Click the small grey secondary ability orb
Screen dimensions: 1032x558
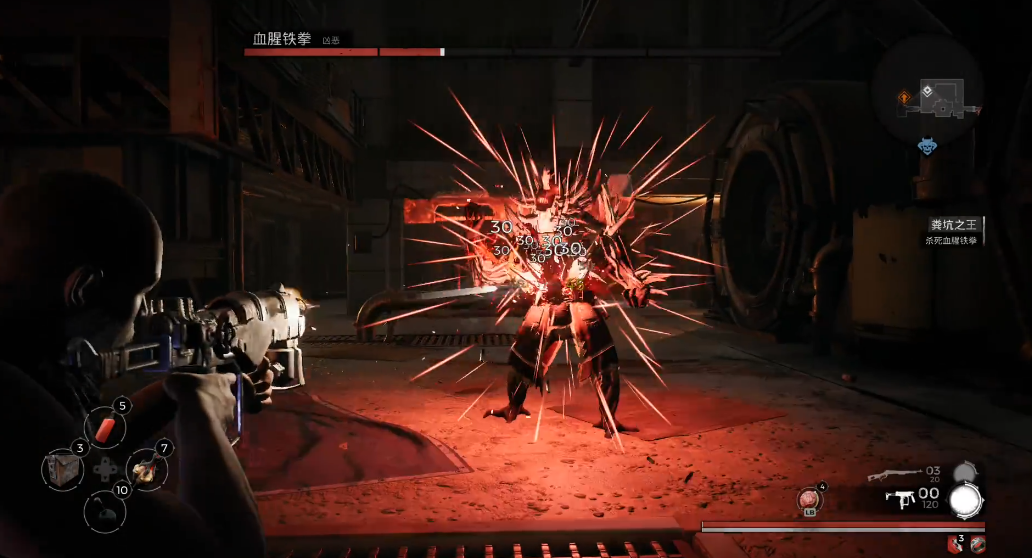[964, 471]
